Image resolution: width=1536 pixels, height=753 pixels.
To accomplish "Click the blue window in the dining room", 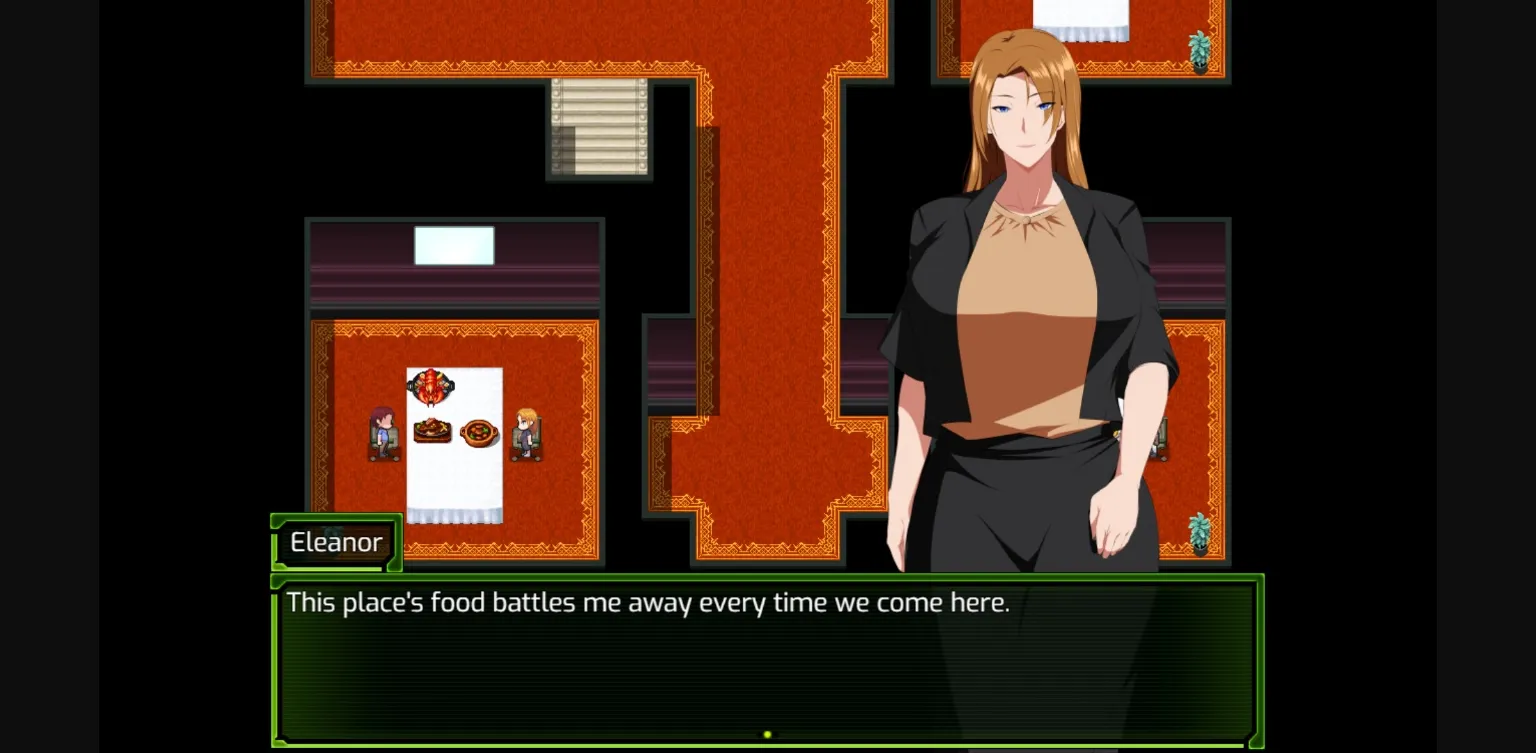I will (455, 244).
